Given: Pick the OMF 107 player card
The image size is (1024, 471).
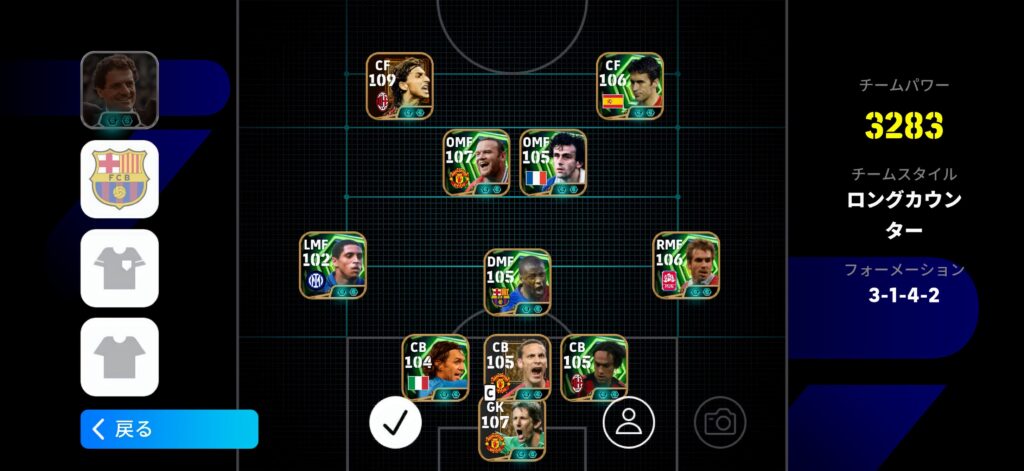Looking at the screenshot, I should click(x=477, y=163).
